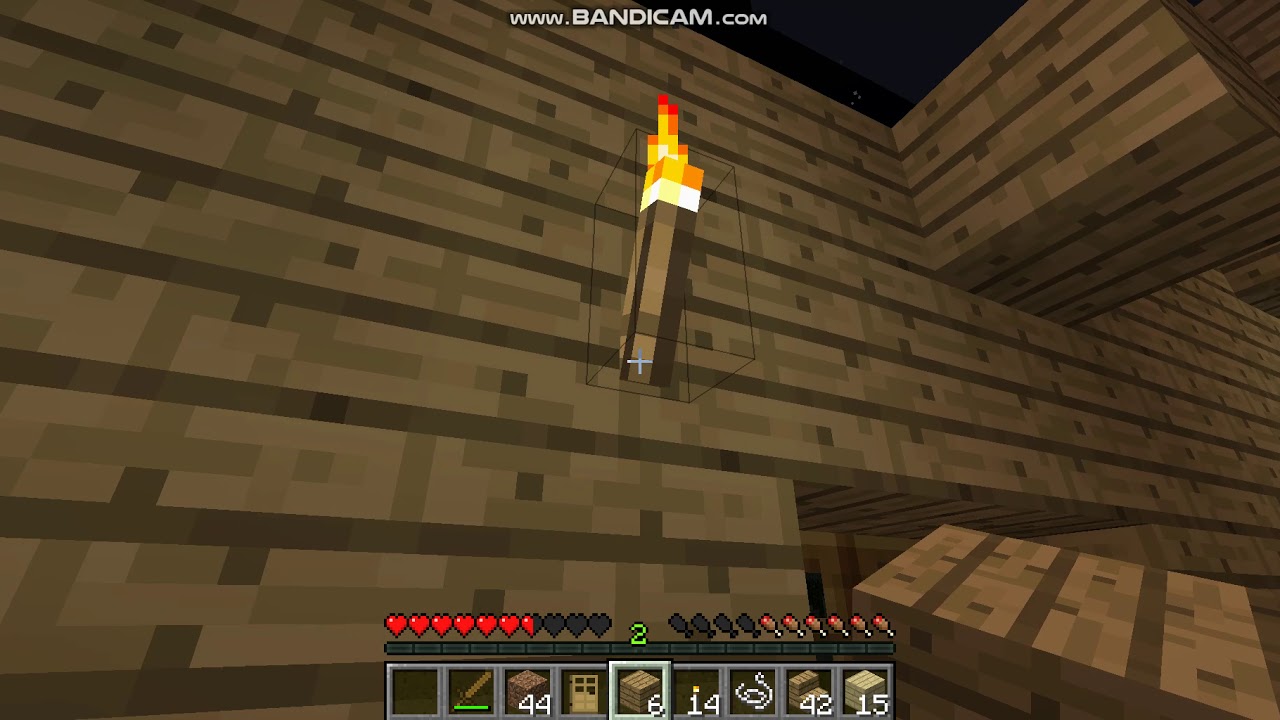Image resolution: width=1280 pixels, height=720 pixels.
Task: Click the www.BANDICAM.com watermark
Action: coord(640,16)
